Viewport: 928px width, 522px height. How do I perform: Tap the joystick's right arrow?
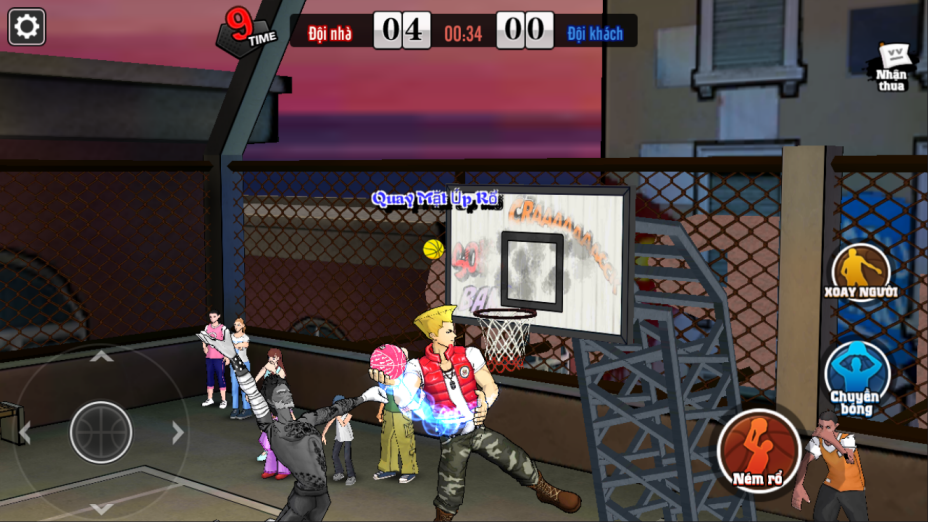178,432
